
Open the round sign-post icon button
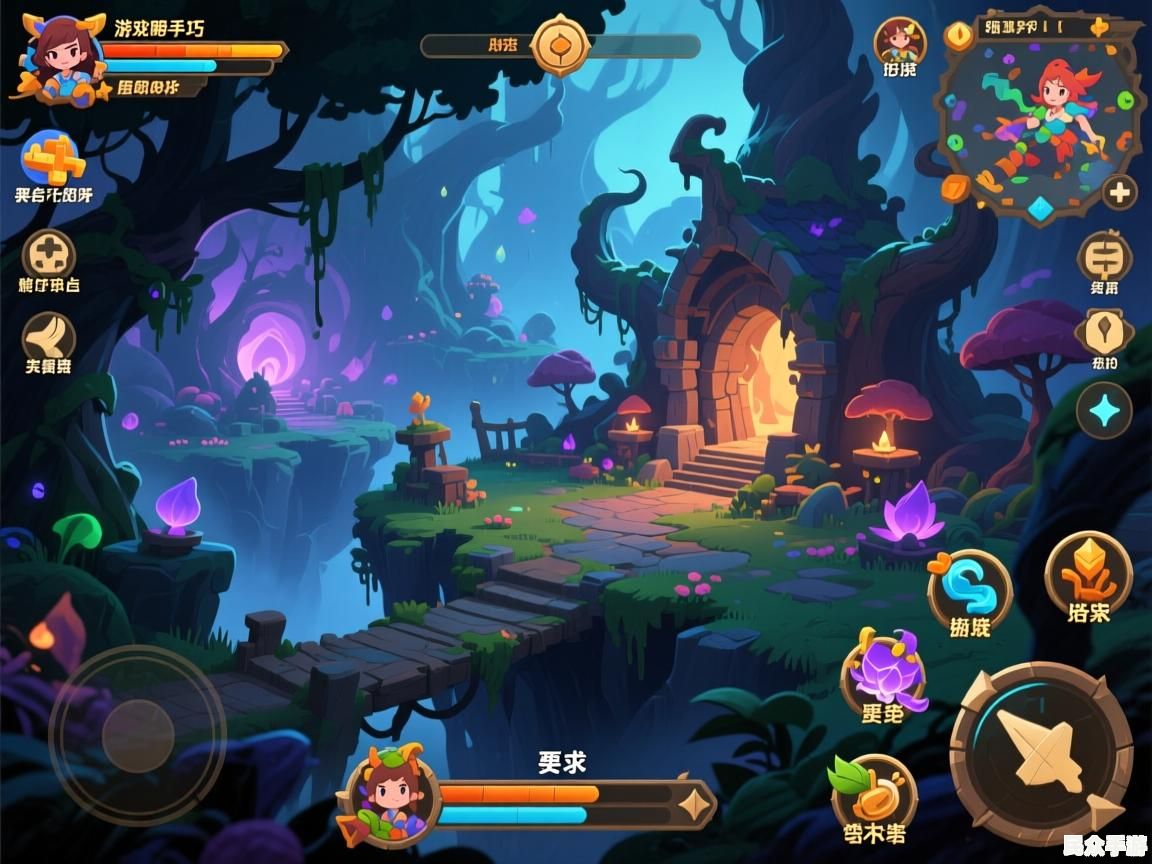pos(1104,256)
